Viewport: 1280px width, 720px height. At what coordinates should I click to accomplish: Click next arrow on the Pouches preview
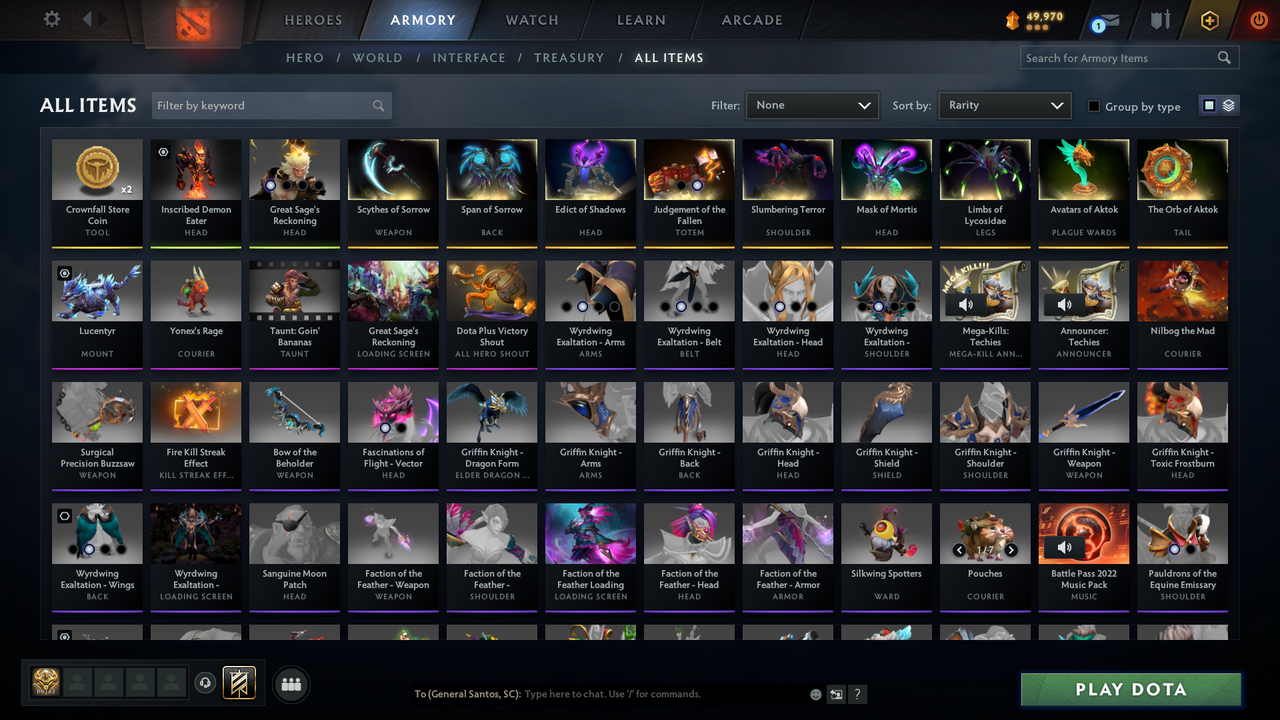pos(1011,549)
